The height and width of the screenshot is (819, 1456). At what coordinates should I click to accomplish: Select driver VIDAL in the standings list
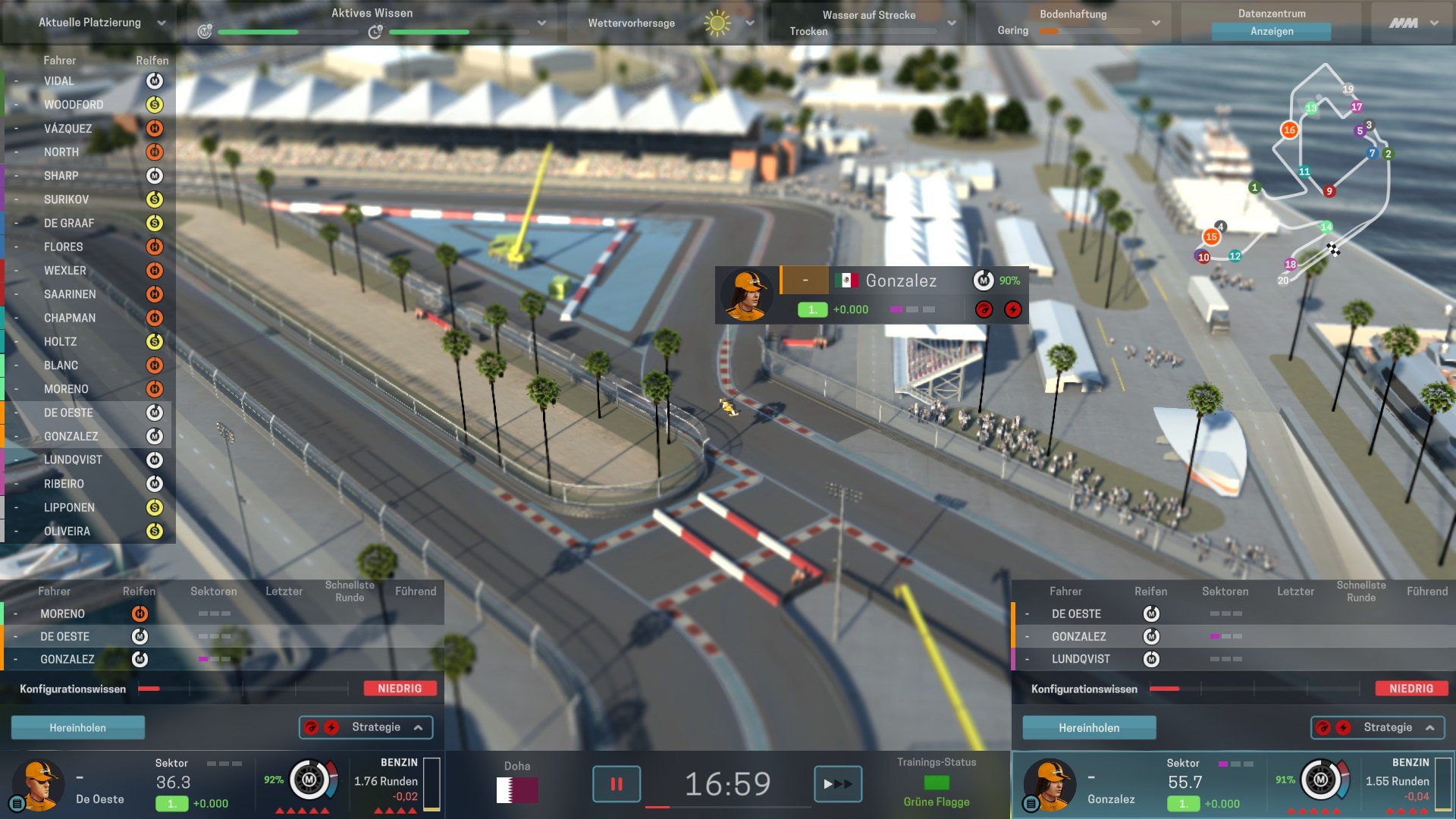coord(59,81)
